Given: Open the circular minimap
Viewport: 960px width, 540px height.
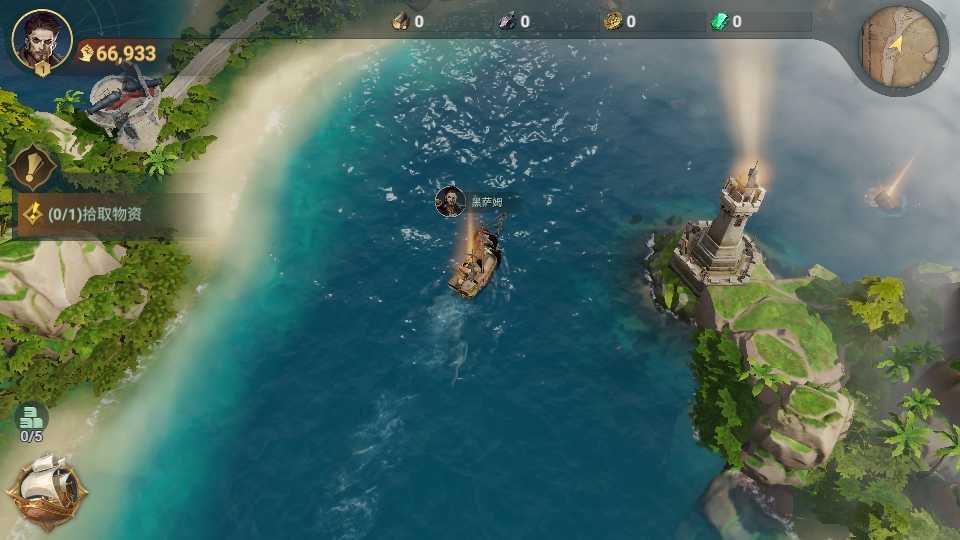Looking at the screenshot, I should [900, 47].
